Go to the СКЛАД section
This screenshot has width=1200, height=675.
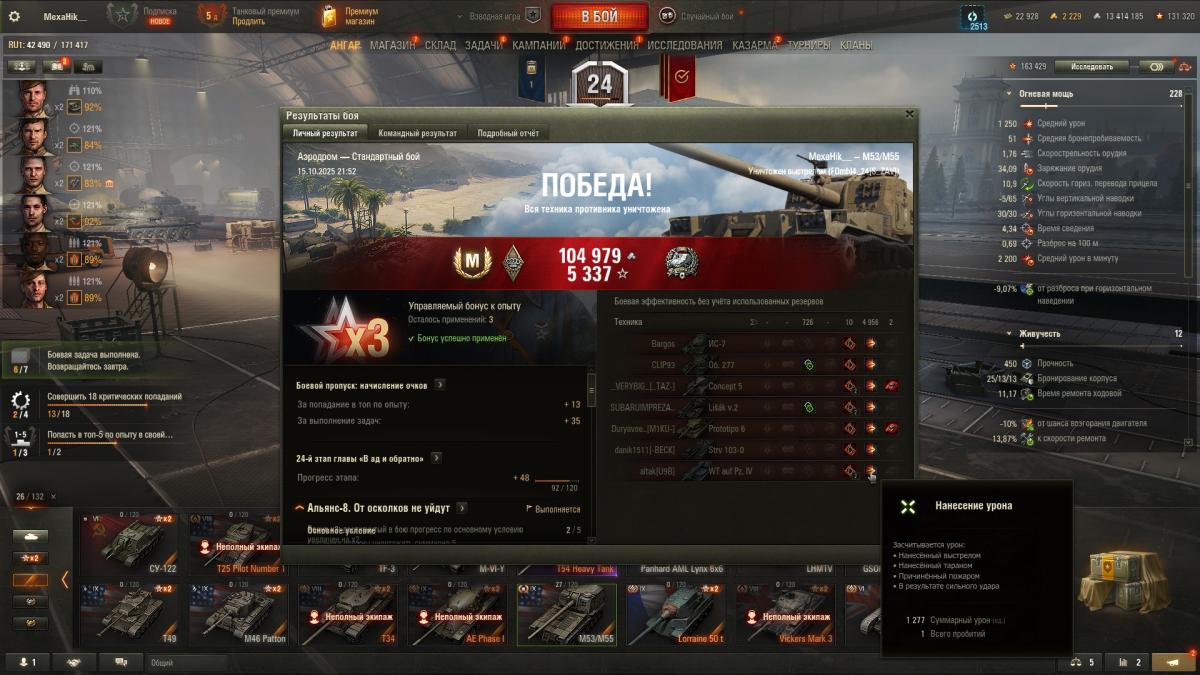point(440,45)
